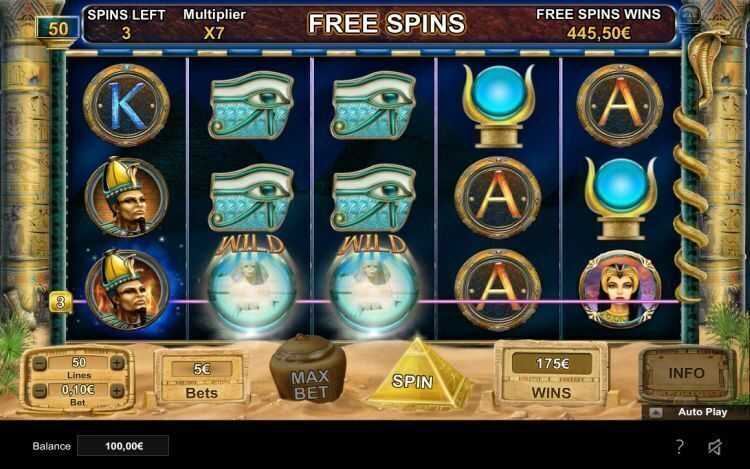This screenshot has height=469, width=750.
Task: Open the question mark help
Action: [x=680, y=446]
